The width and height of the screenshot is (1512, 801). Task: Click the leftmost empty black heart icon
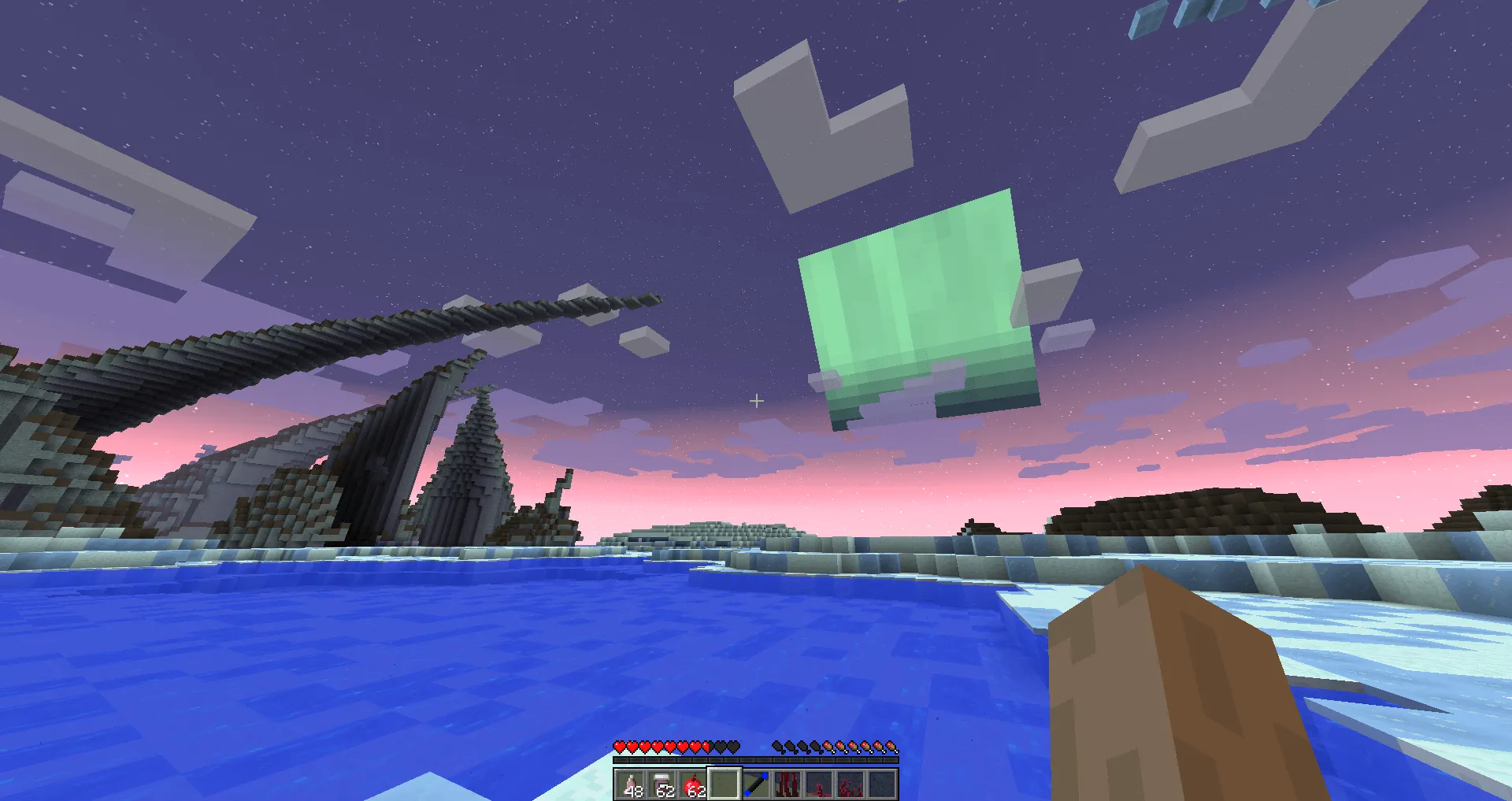pyautogui.click(x=720, y=747)
